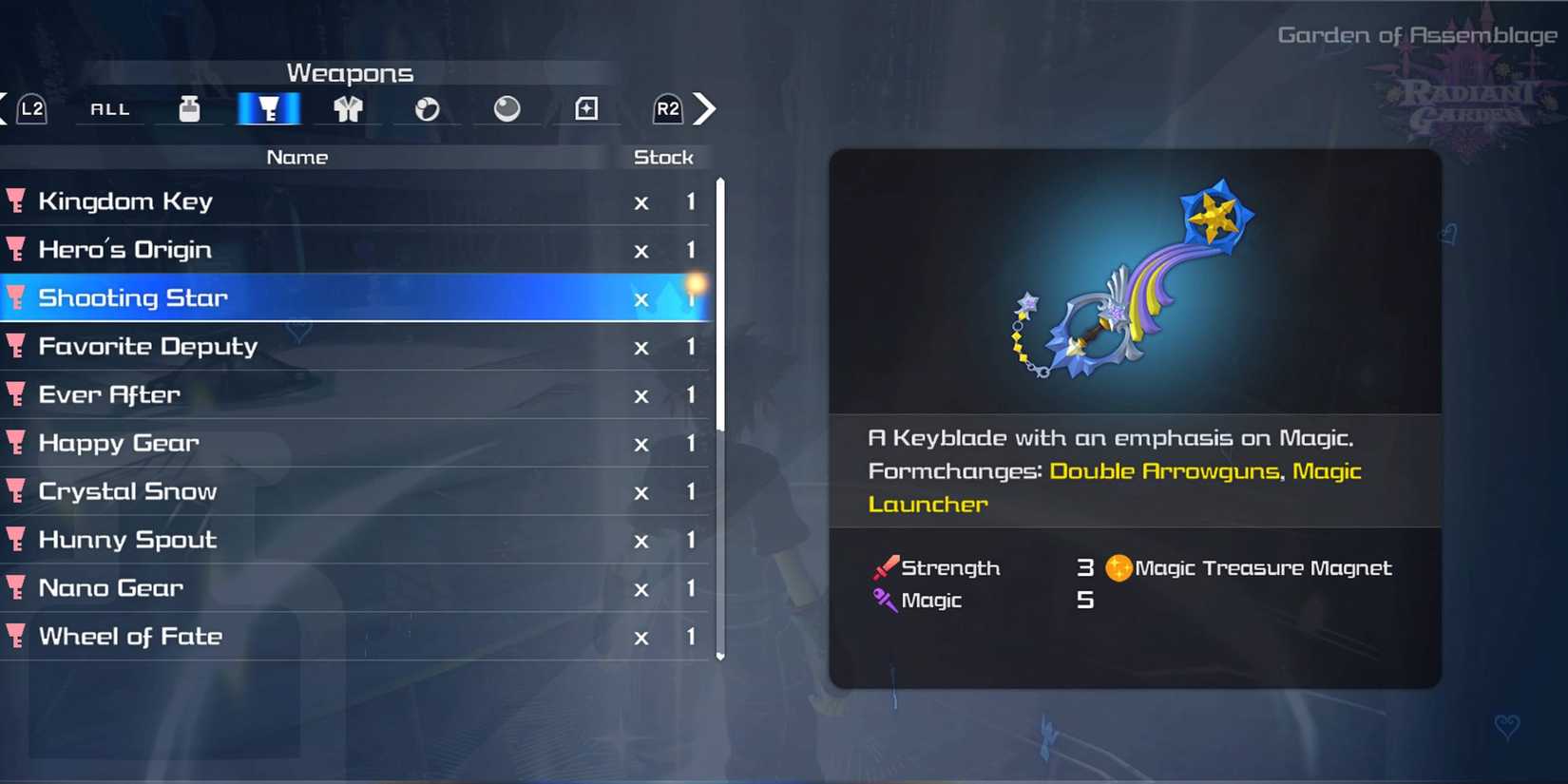Click the weapon list scrollbar
1568x784 pixels.
tap(720, 399)
